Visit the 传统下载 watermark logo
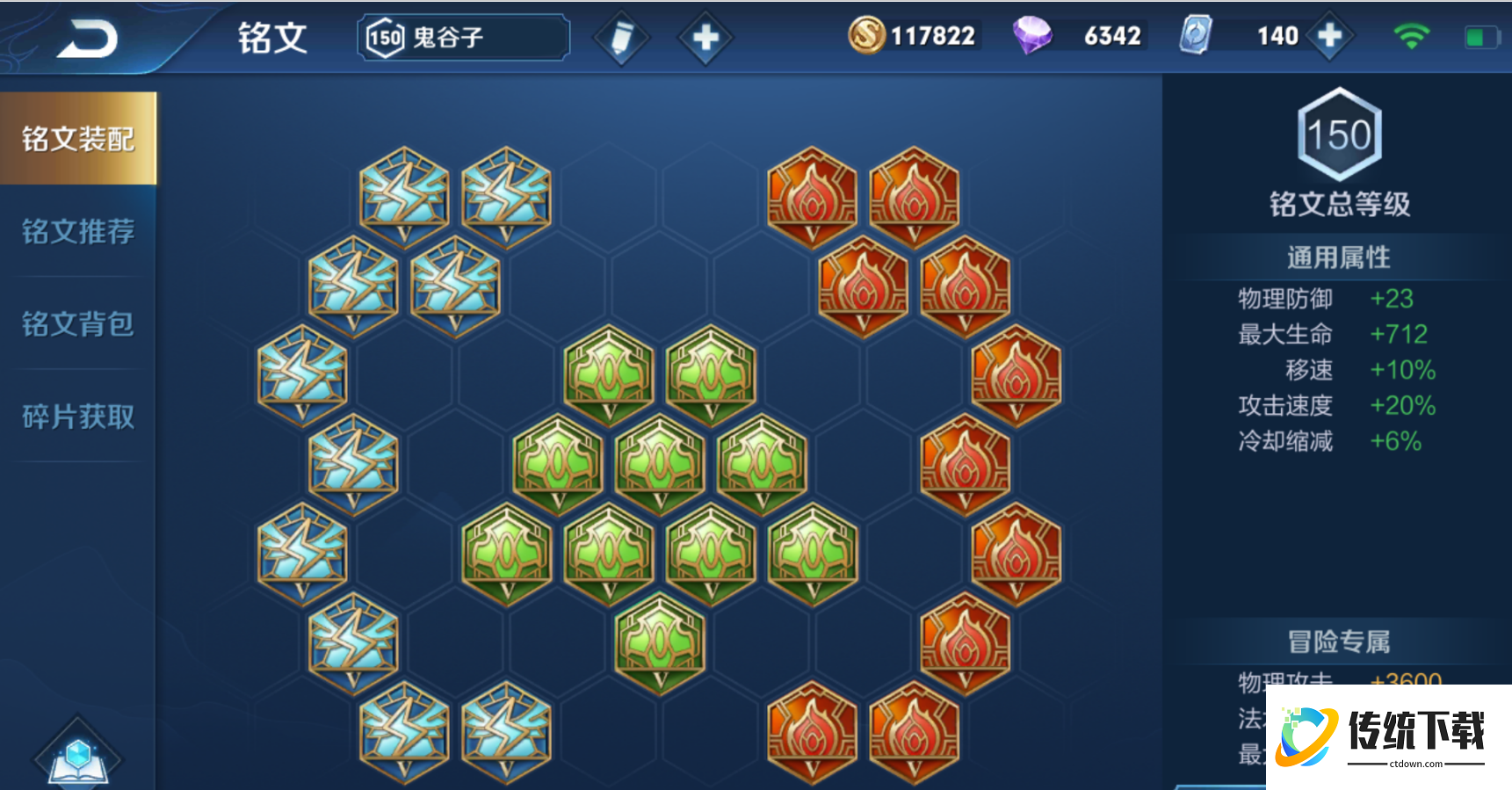The width and height of the screenshot is (1512, 790). [x=1386, y=736]
